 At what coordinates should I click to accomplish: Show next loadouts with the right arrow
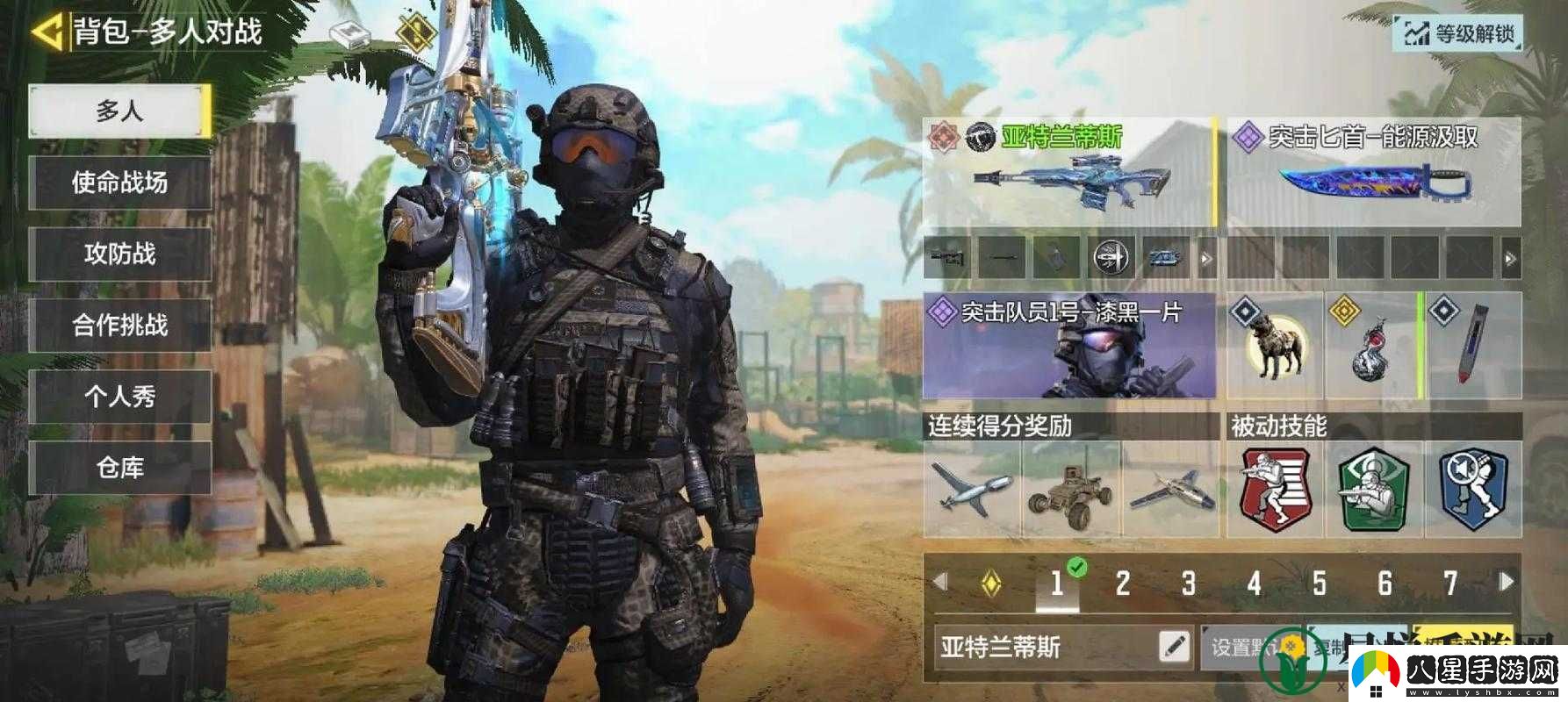[1507, 581]
